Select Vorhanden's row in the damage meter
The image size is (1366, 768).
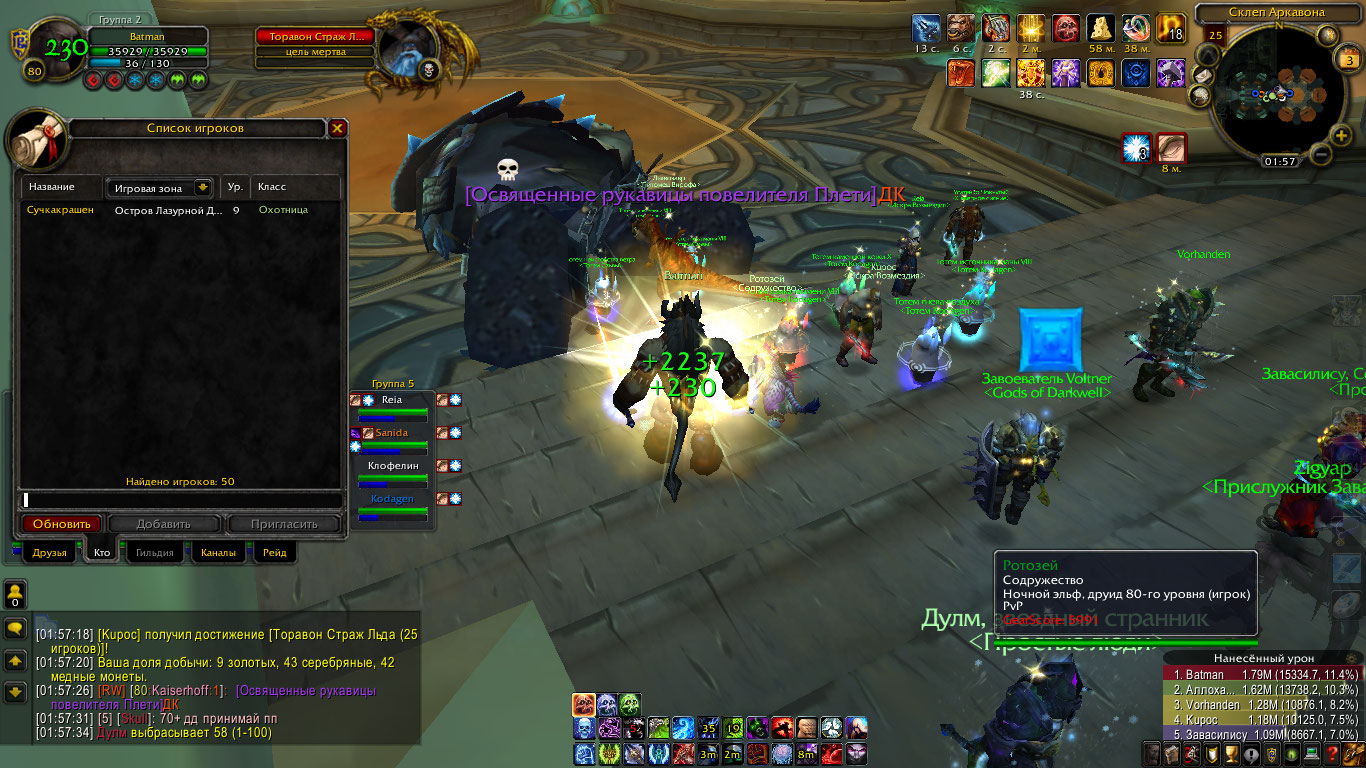1260,705
